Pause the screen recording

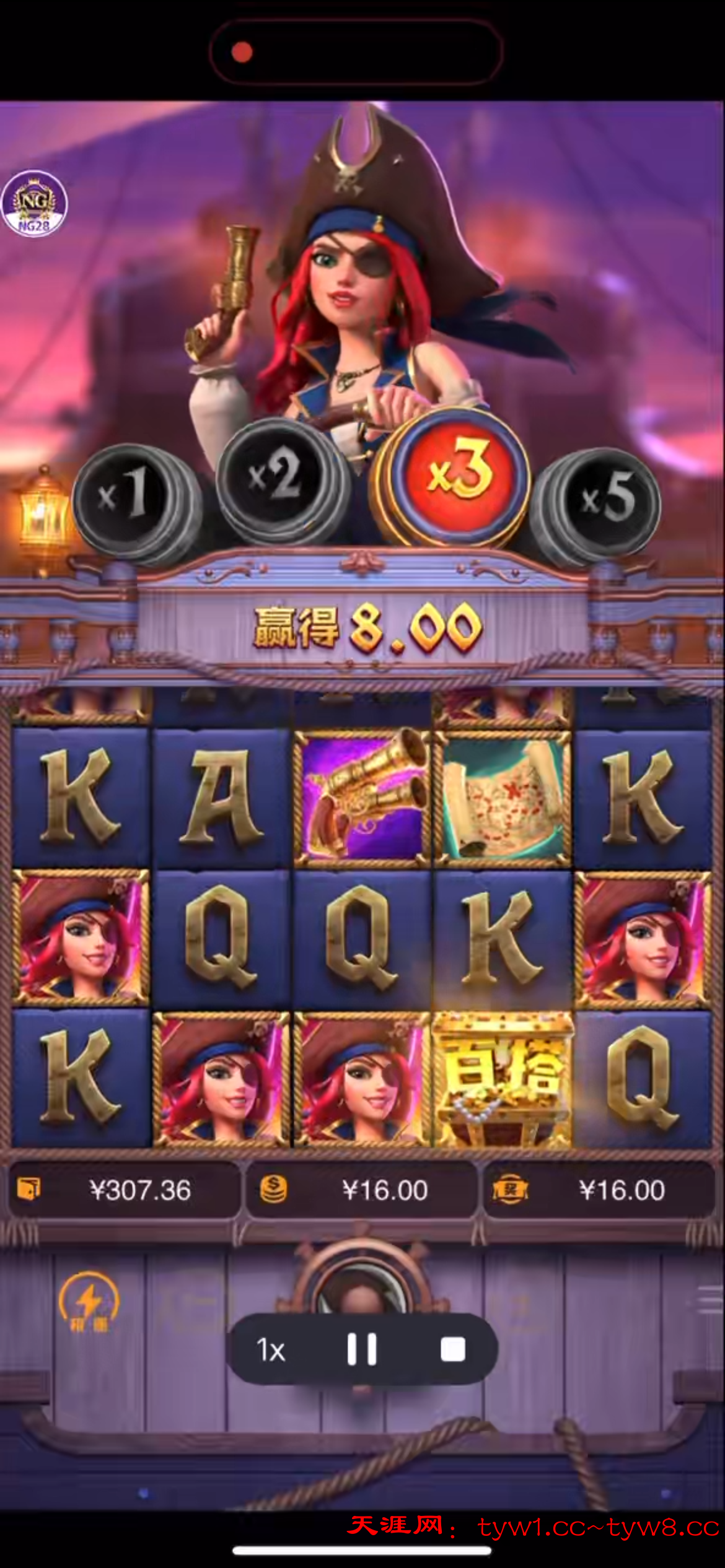[x=362, y=1349]
